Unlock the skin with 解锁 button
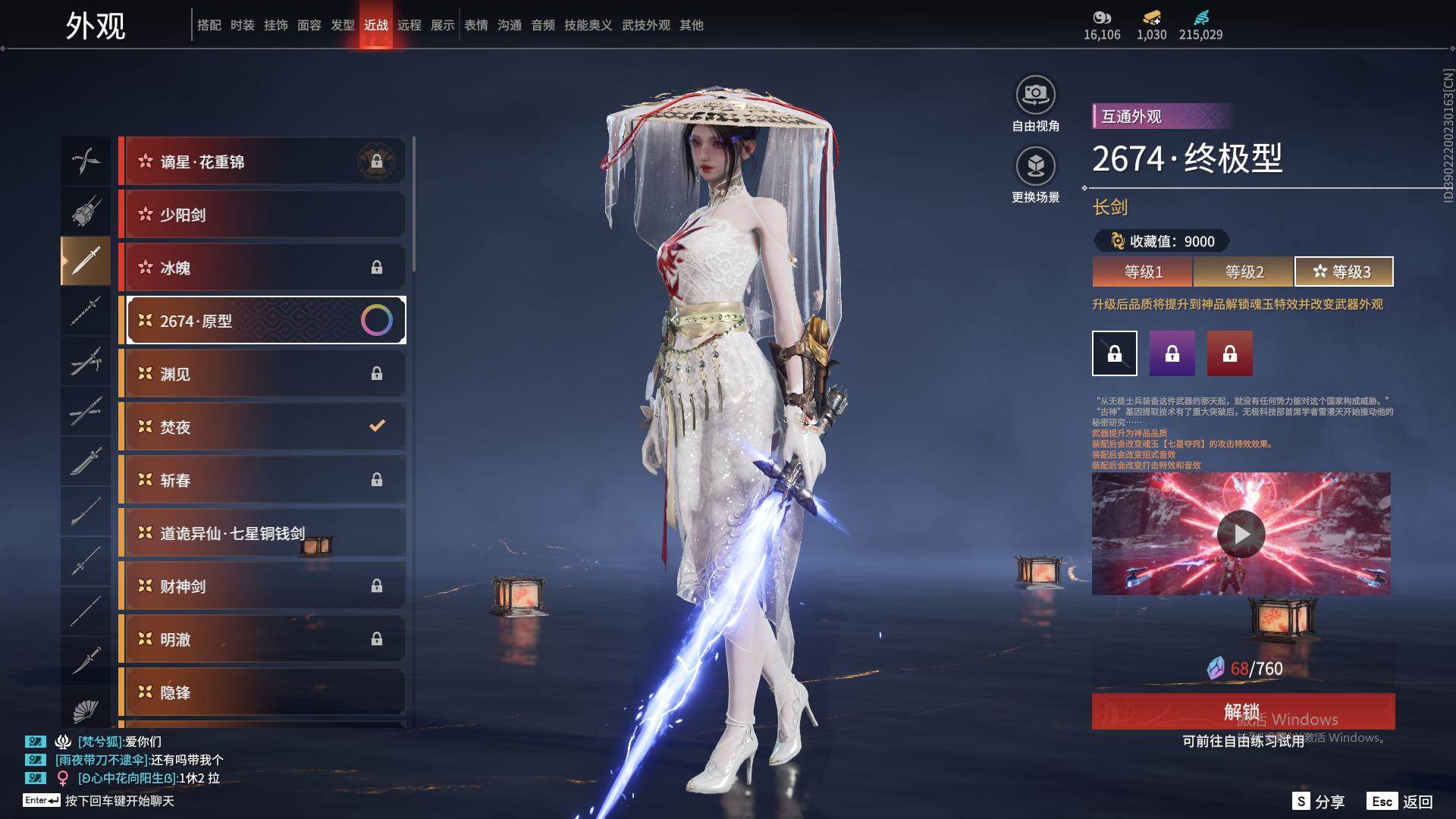Viewport: 1456px width, 819px height. tap(1243, 711)
